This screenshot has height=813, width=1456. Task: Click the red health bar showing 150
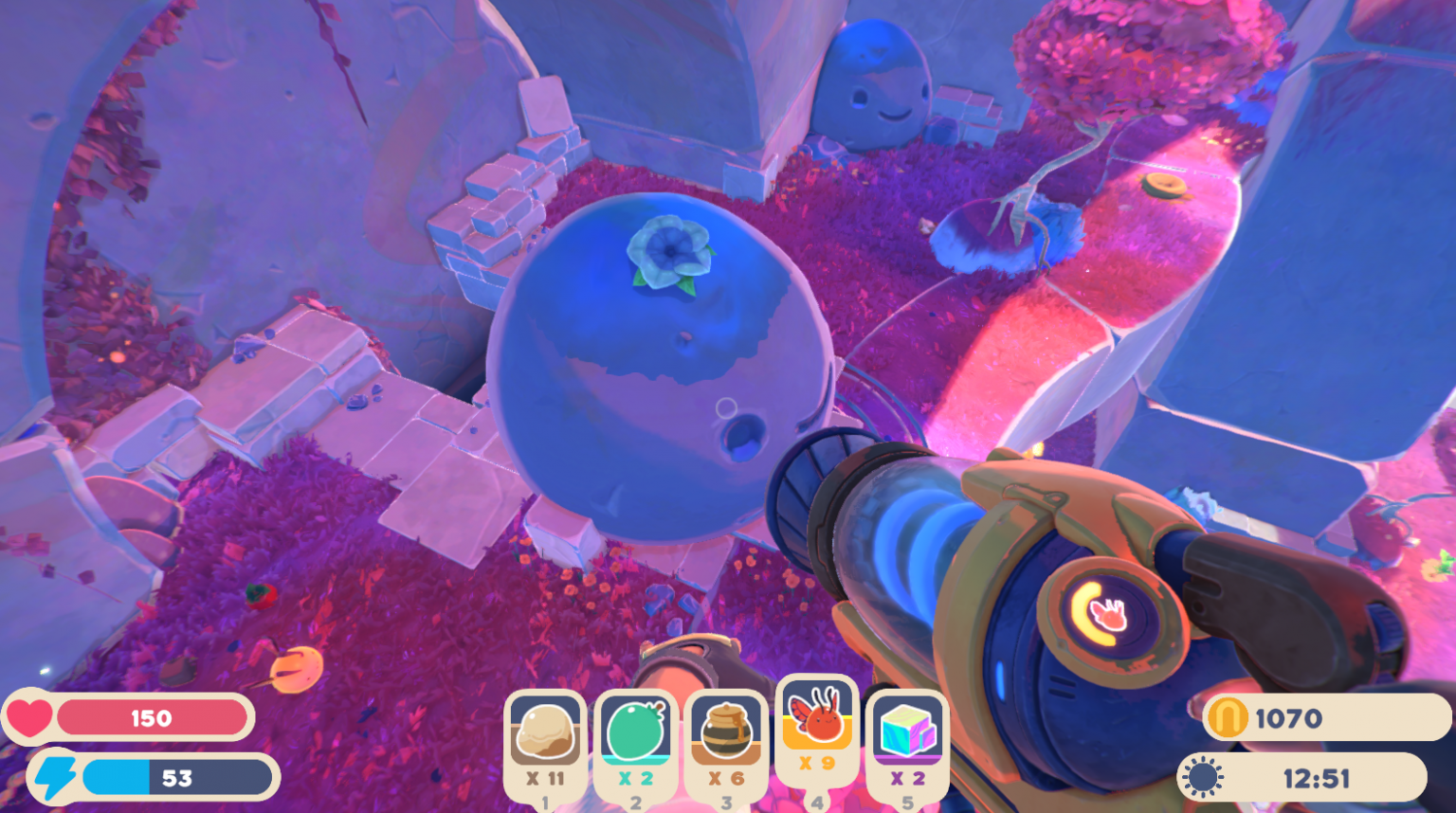click(152, 717)
